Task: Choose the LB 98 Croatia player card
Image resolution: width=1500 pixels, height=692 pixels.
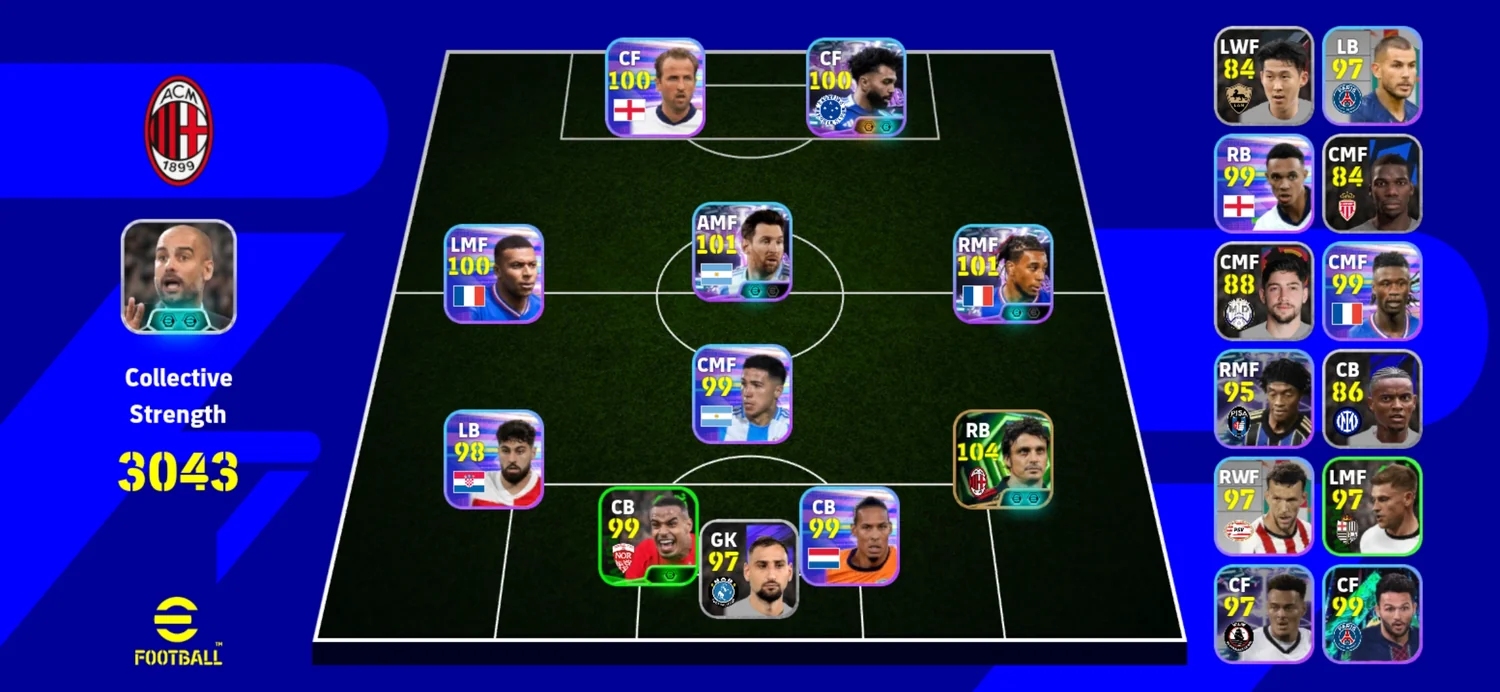Action: 494,459
